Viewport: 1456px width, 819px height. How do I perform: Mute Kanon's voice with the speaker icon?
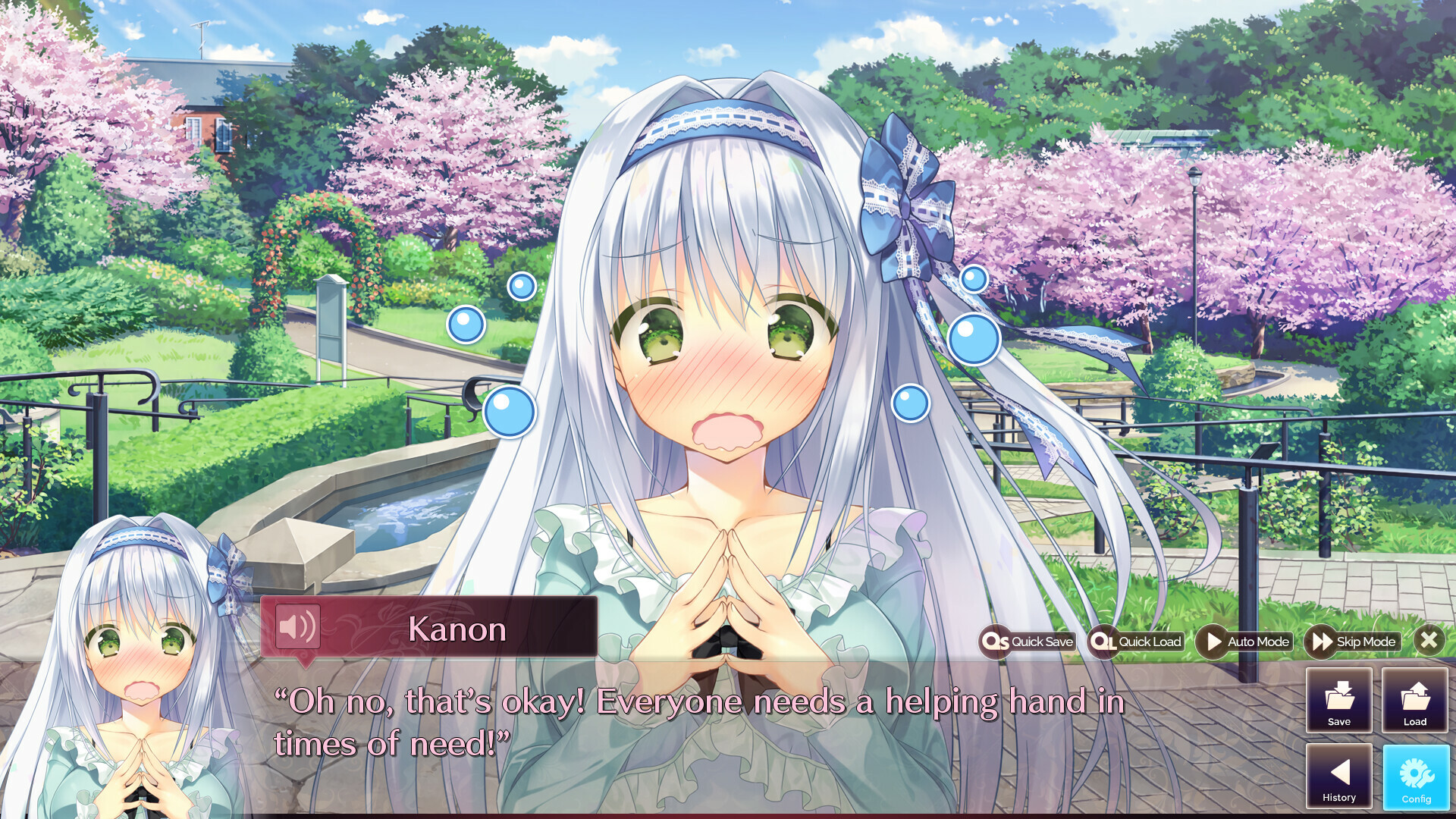297,628
